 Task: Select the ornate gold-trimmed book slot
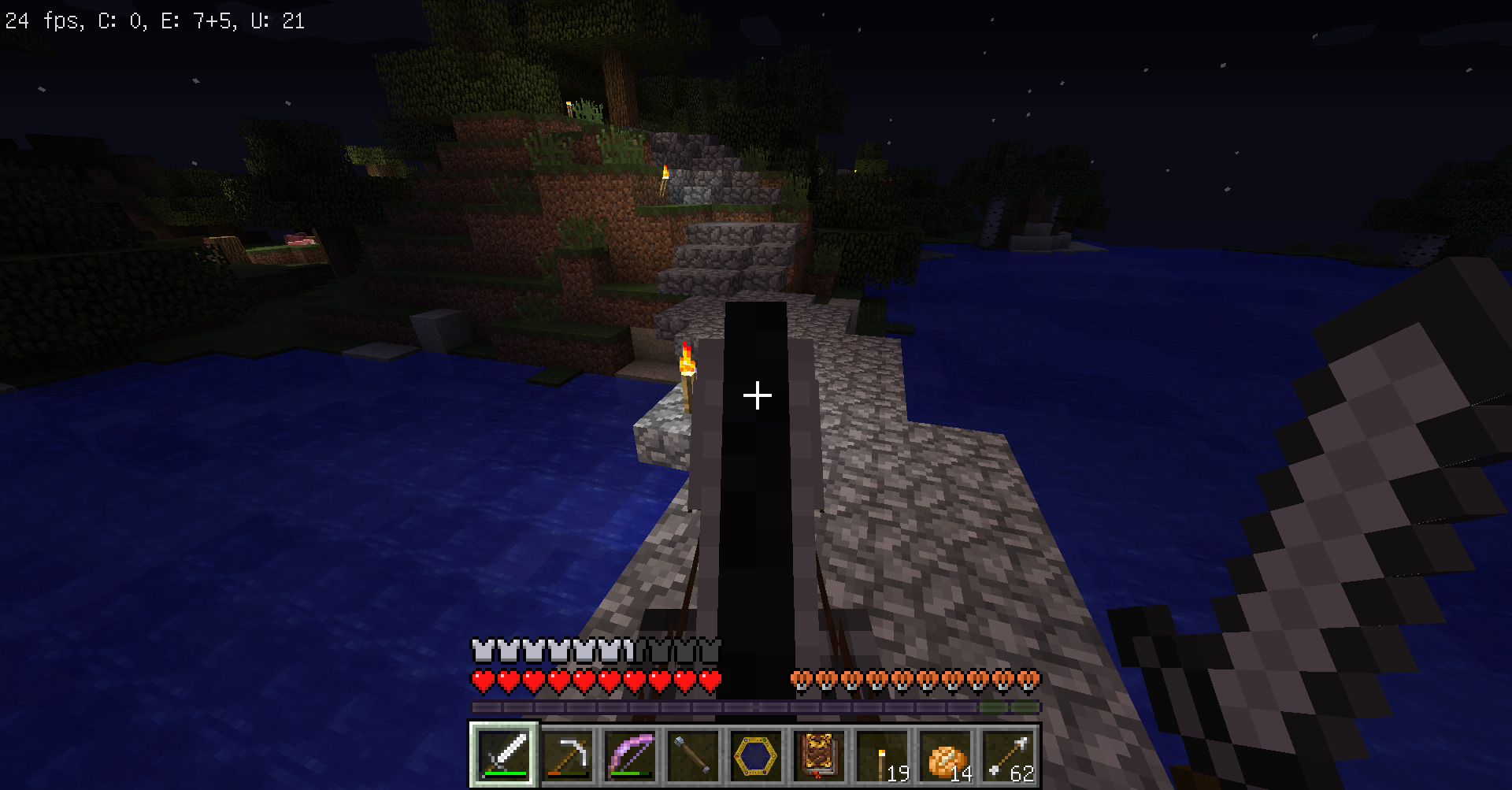[819, 755]
